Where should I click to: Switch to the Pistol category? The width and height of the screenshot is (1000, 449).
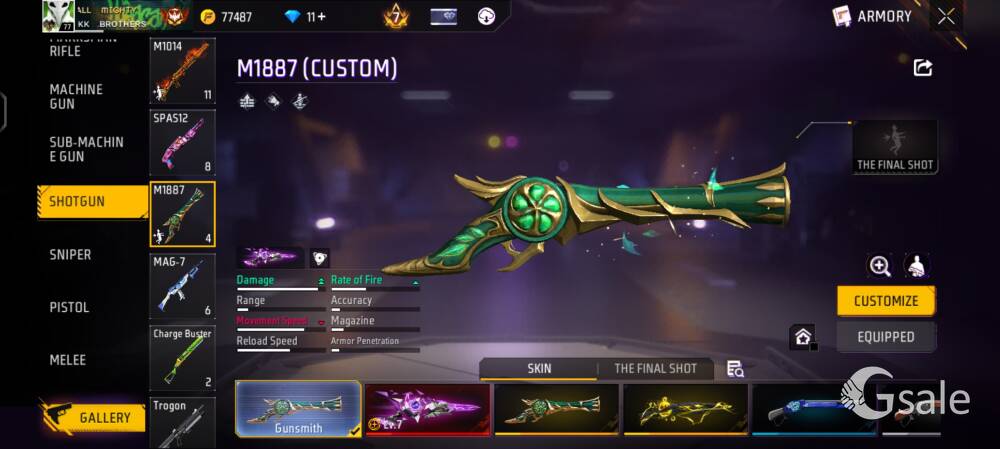(x=69, y=307)
